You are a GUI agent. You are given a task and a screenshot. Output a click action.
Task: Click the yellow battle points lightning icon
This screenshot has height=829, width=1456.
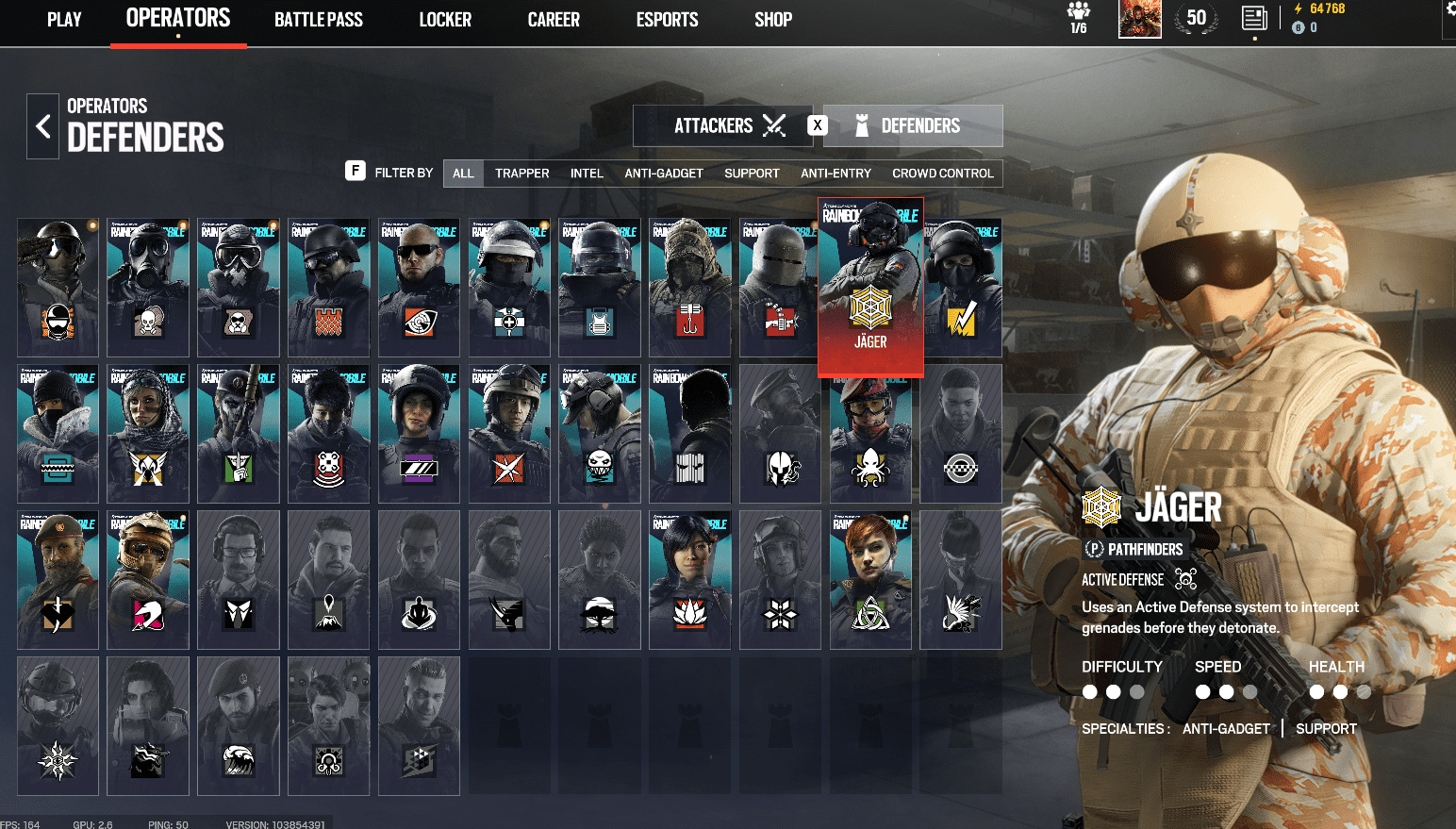click(1298, 8)
